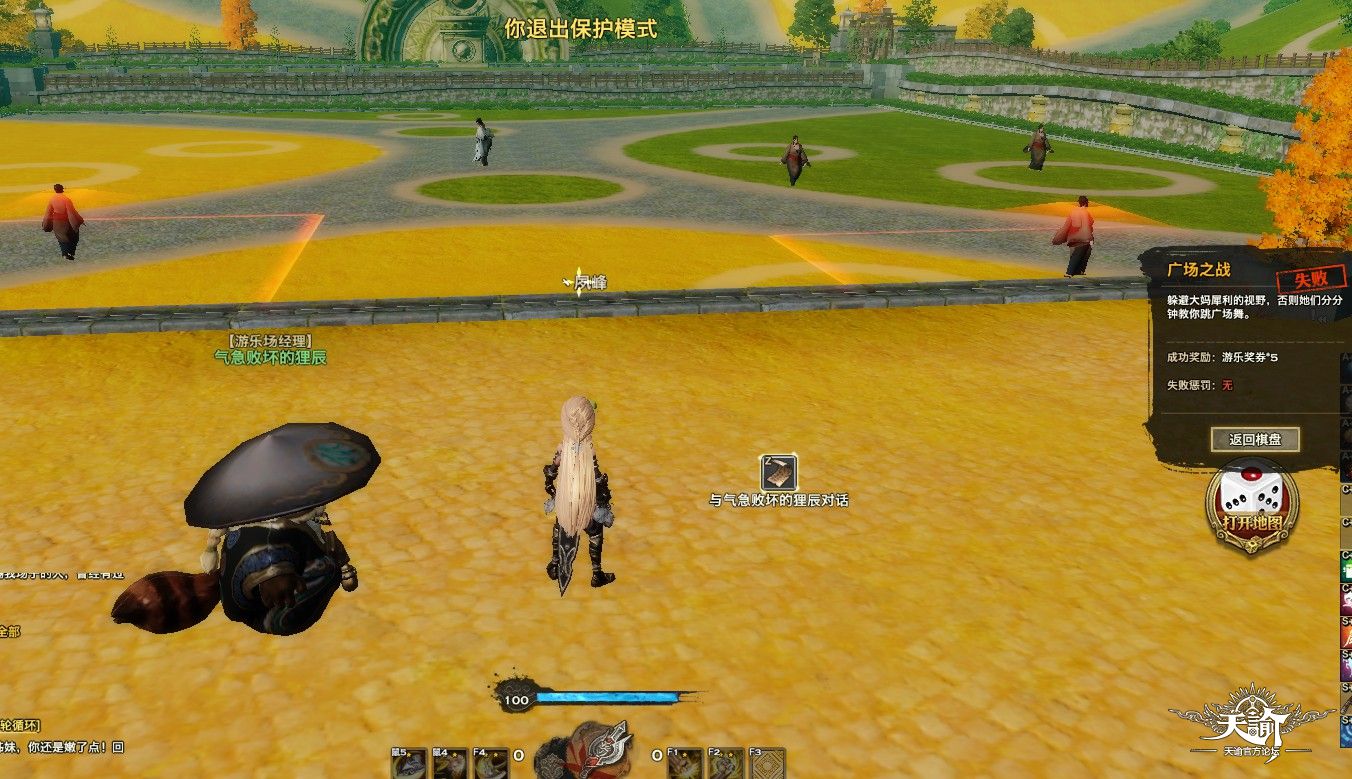Use the skill in the slot labeled 鼠5
1352x779 pixels.
408,764
